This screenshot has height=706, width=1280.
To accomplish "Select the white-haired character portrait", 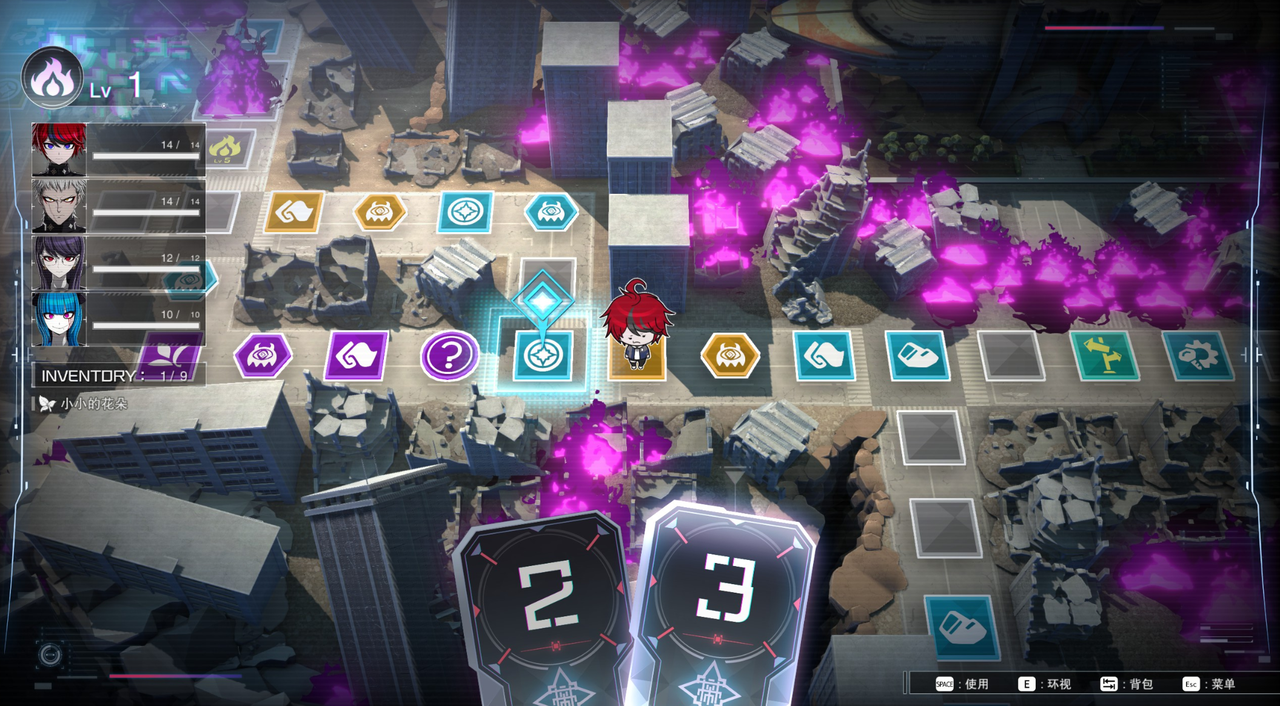I will coord(59,206).
